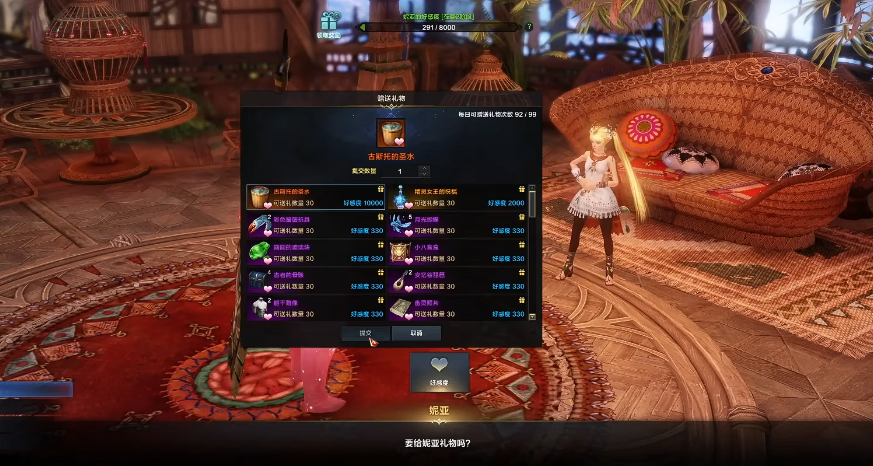Select the 古斯托的圣水 gift row
This screenshot has width=873, height=466.
click(x=316, y=197)
